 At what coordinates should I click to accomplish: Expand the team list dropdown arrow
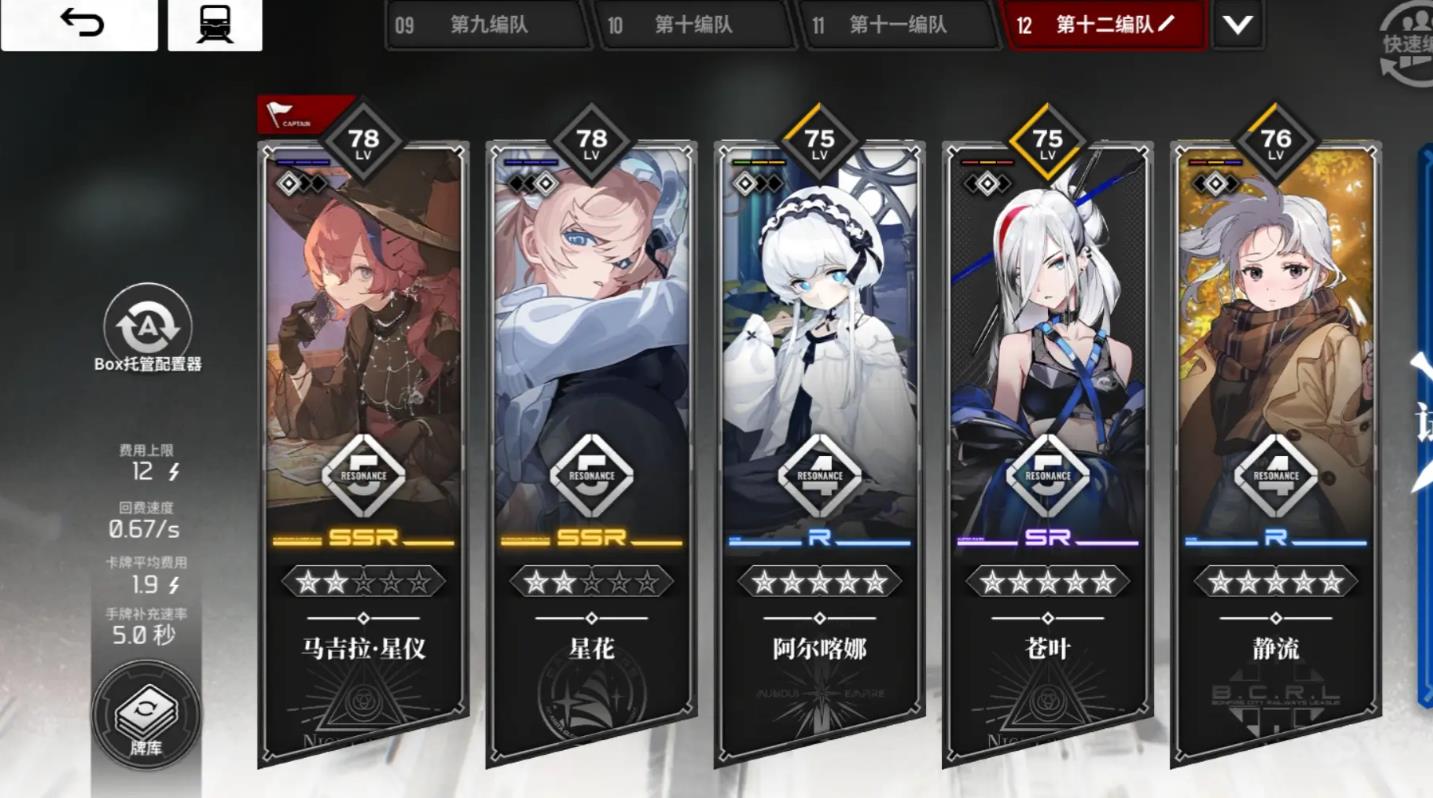click(1238, 25)
